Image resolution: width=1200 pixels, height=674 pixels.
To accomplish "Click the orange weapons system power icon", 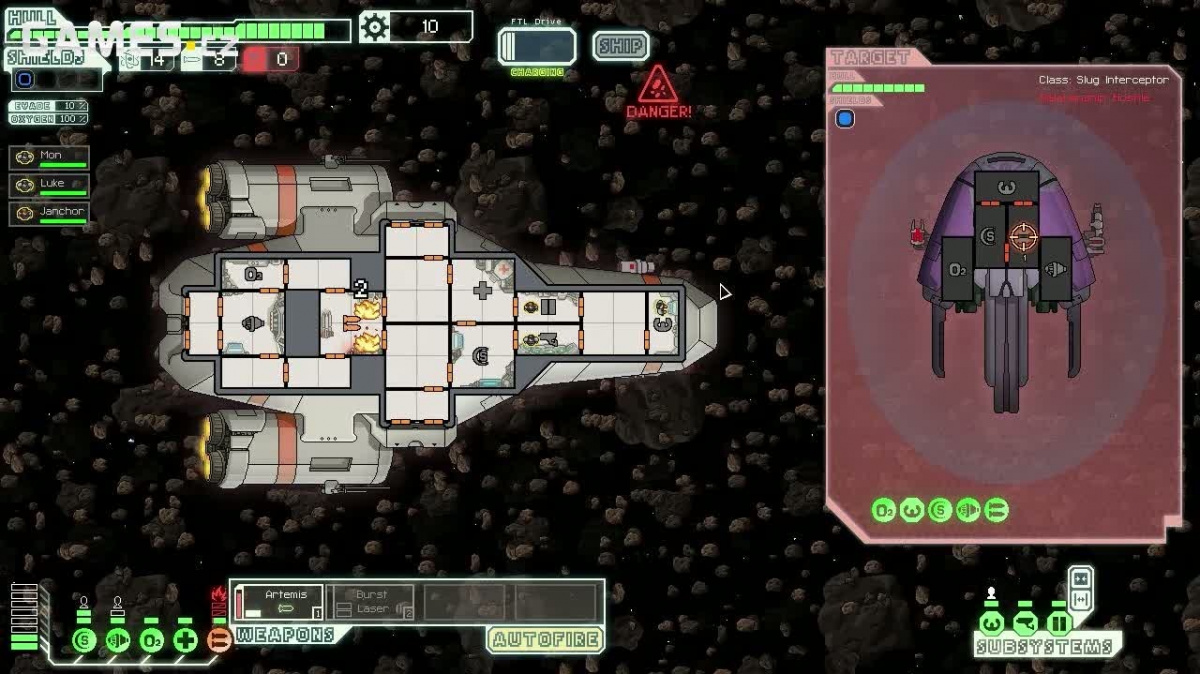I will point(220,640).
